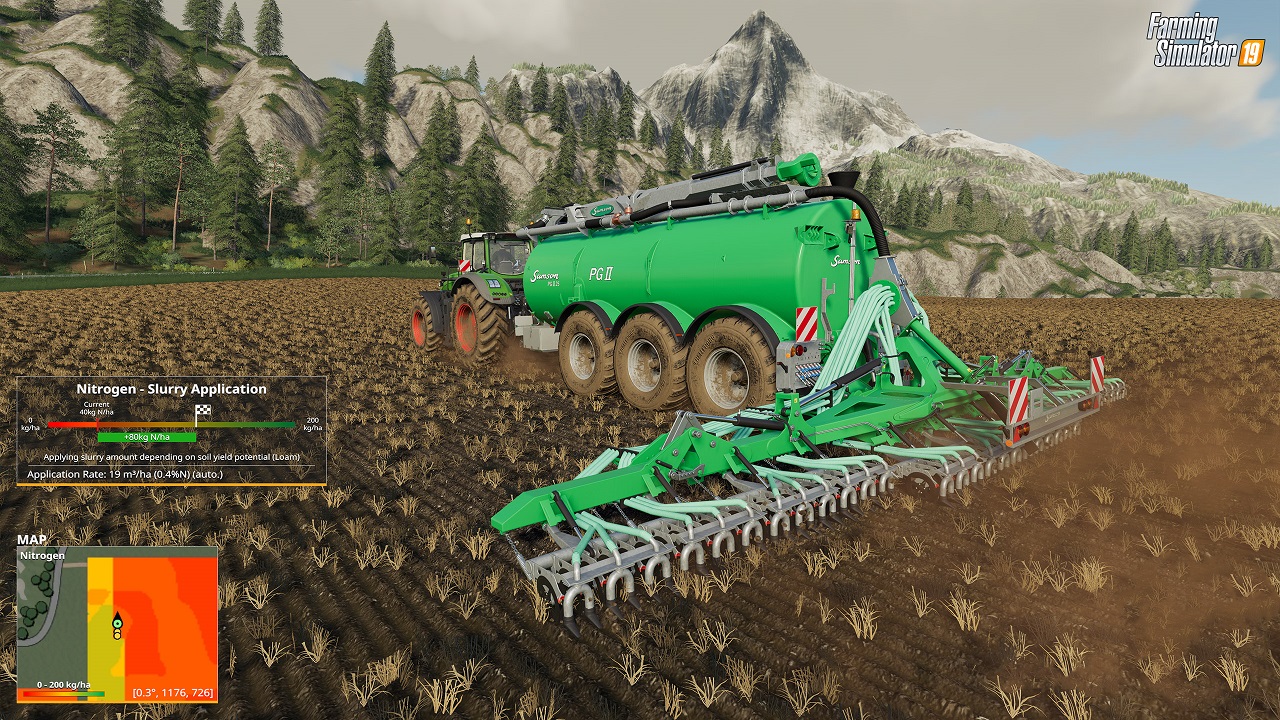Click the checkered flag nitrogen target marker
The height and width of the screenshot is (720, 1280).
click(203, 411)
